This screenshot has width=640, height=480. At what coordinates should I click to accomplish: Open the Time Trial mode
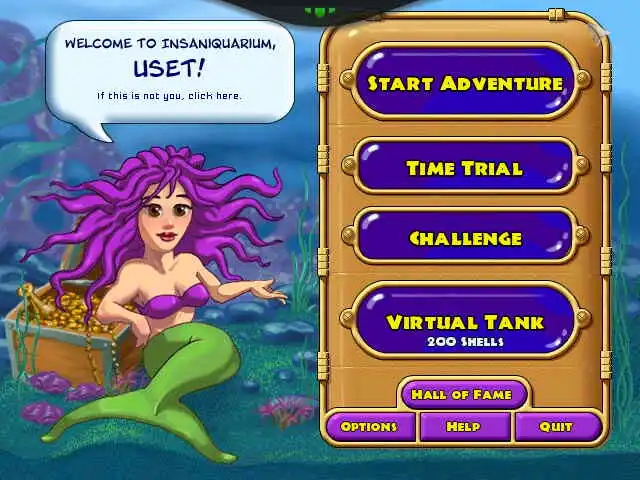tap(465, 168)
